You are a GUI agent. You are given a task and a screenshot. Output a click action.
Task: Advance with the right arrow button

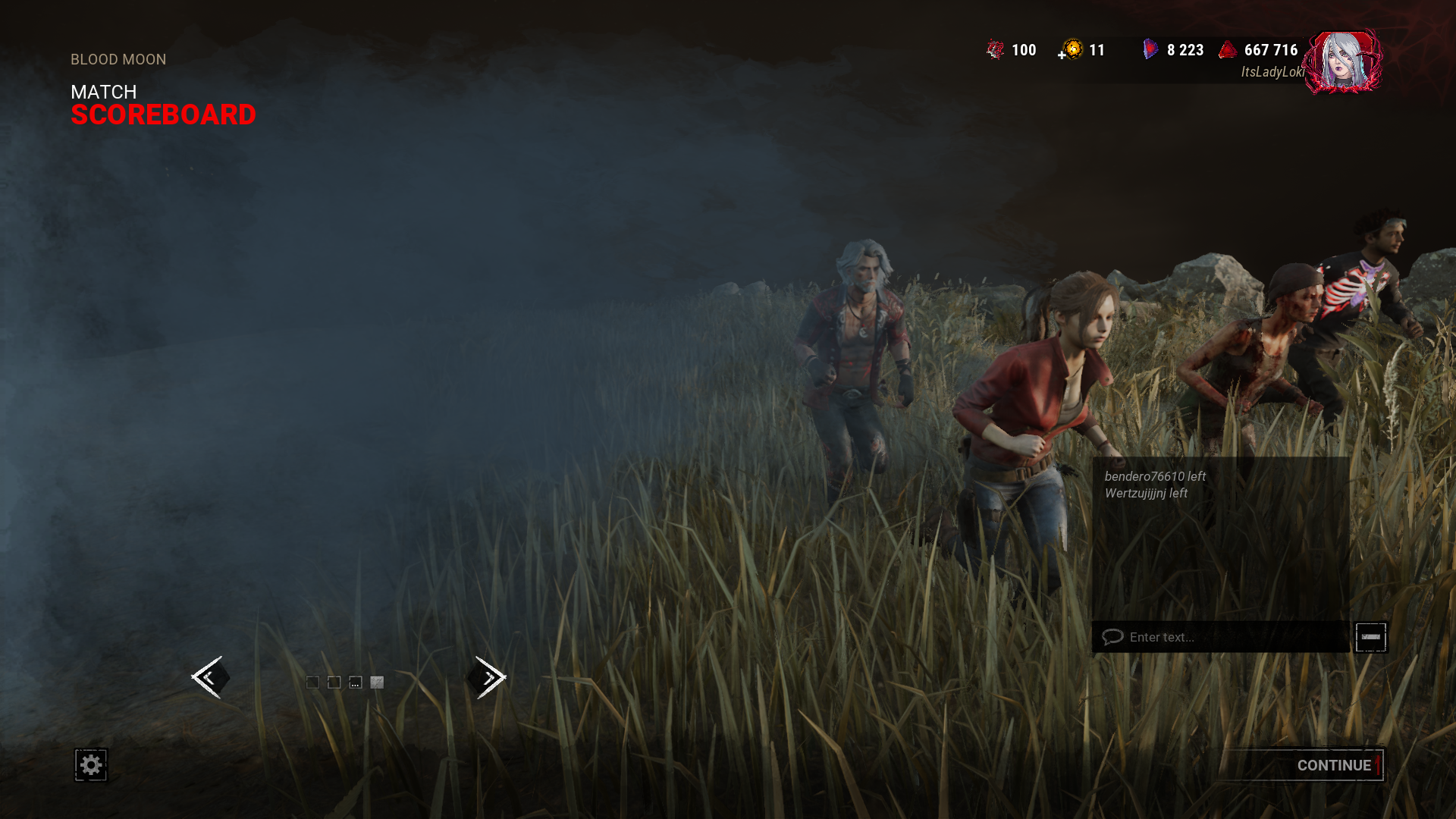488,677
